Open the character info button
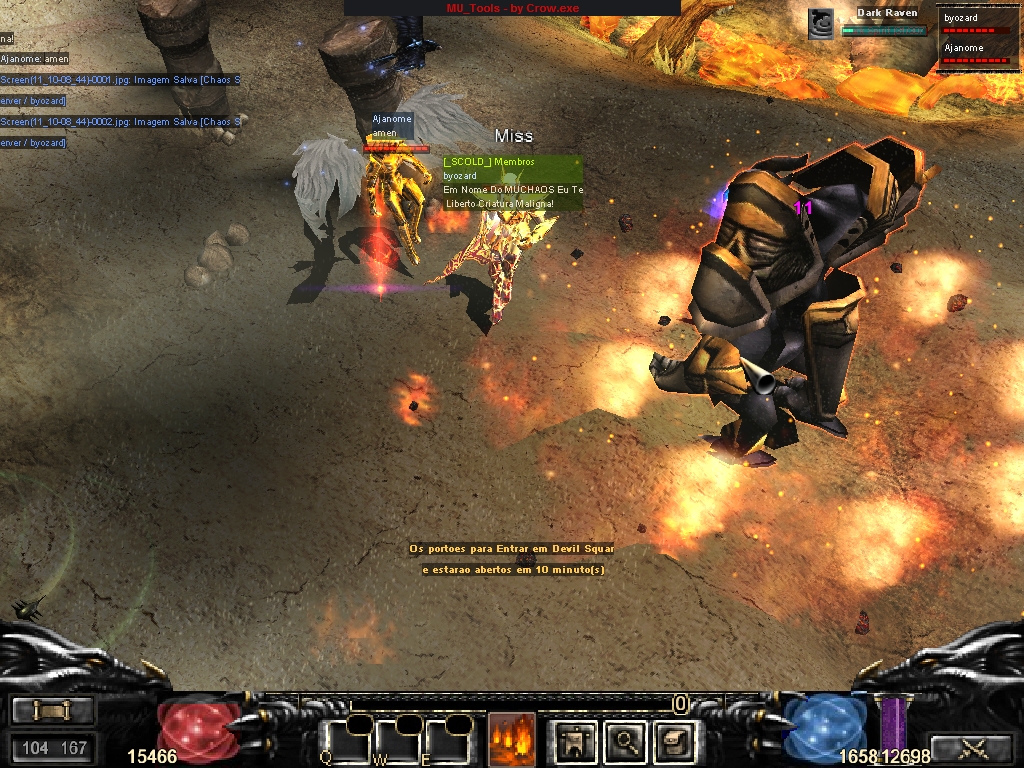The width and height of the screenshot is (1024, 768). (576, 741)
